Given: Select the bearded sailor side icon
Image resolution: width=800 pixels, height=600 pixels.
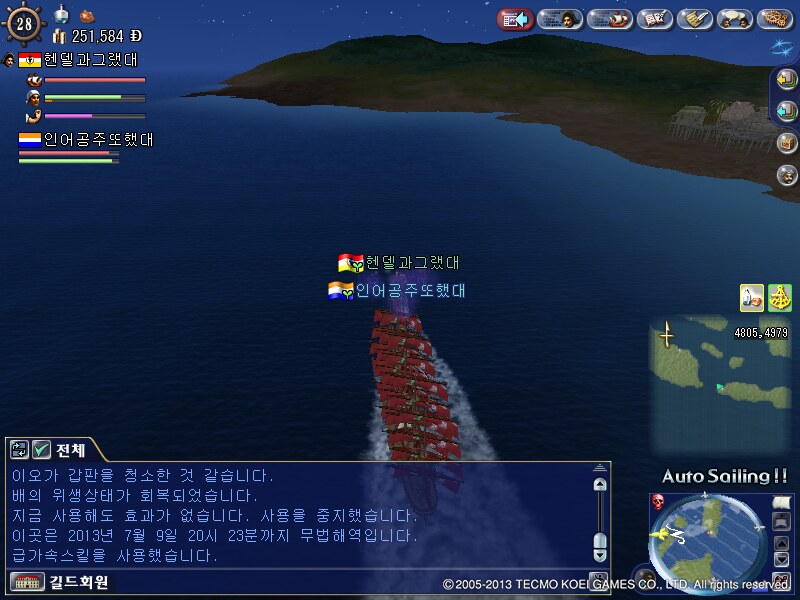Looking at the screenshot, I should [x=787, y=174].
